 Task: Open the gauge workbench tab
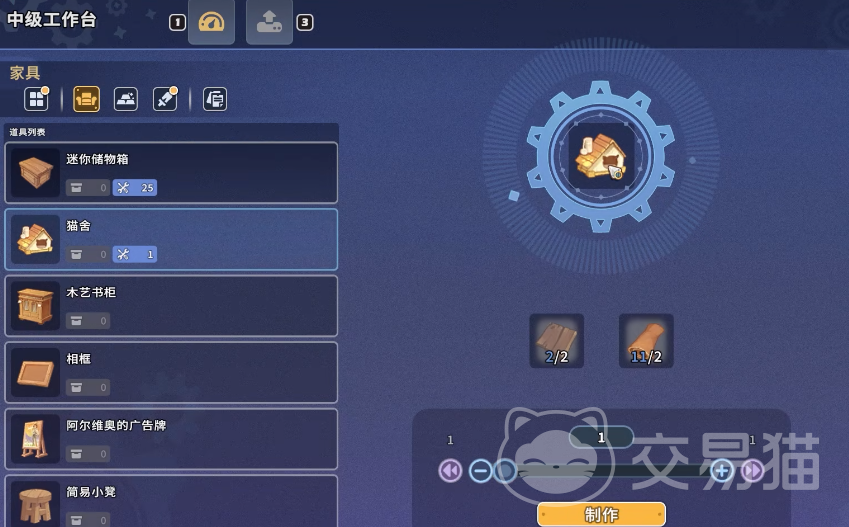(211, 22)
